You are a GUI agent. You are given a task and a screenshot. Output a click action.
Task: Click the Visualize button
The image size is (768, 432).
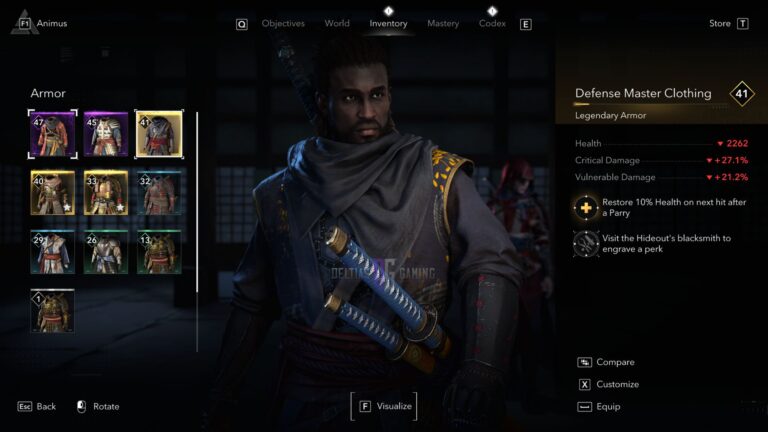pyautogui.click(x=383, y=406)
